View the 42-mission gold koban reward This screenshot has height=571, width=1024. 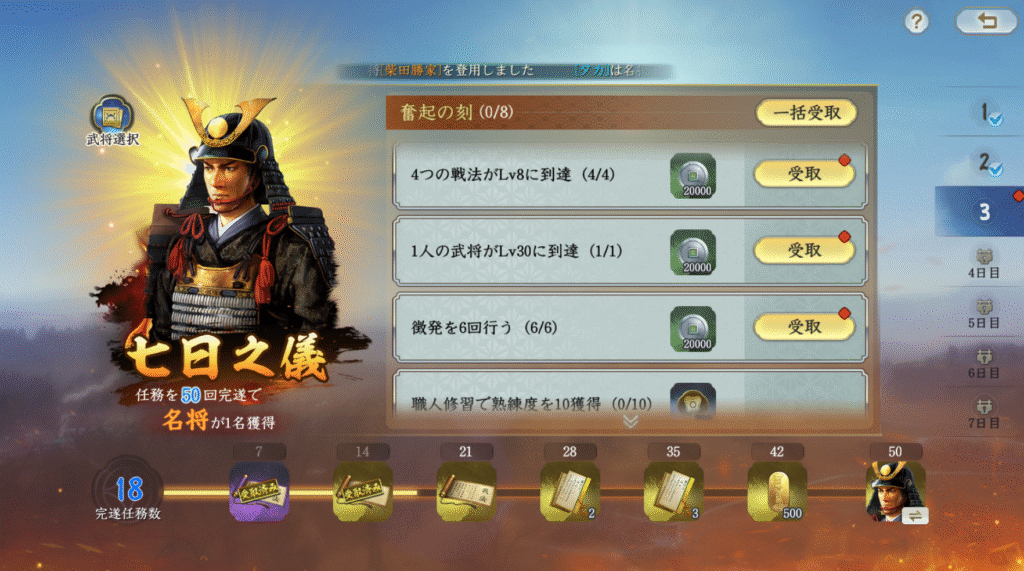(x=778, y=492)
